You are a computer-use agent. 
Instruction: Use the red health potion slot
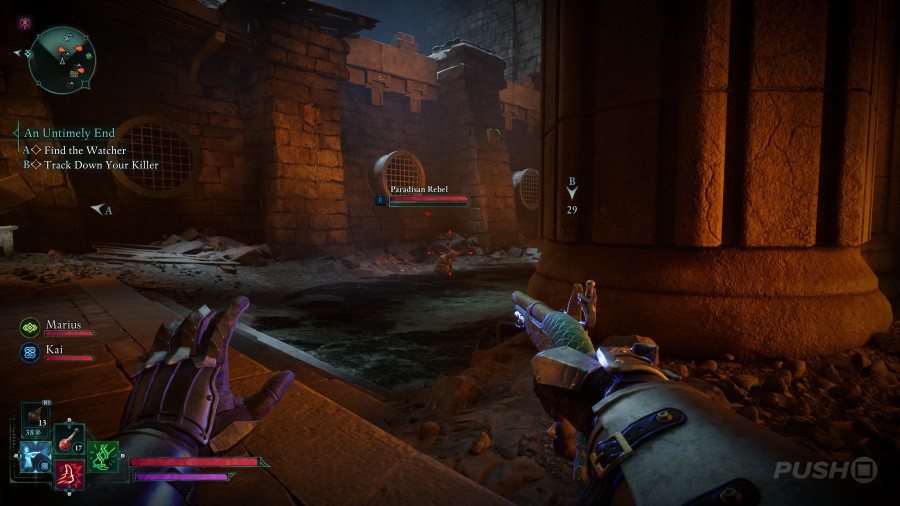69,437
